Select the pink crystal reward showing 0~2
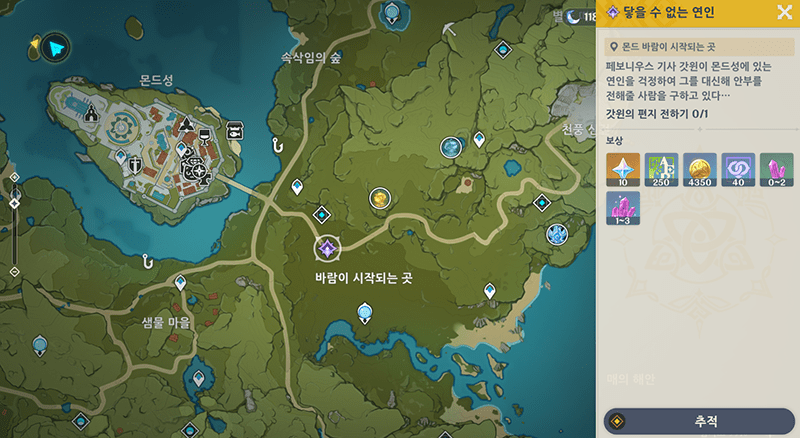 coord(776,170)
